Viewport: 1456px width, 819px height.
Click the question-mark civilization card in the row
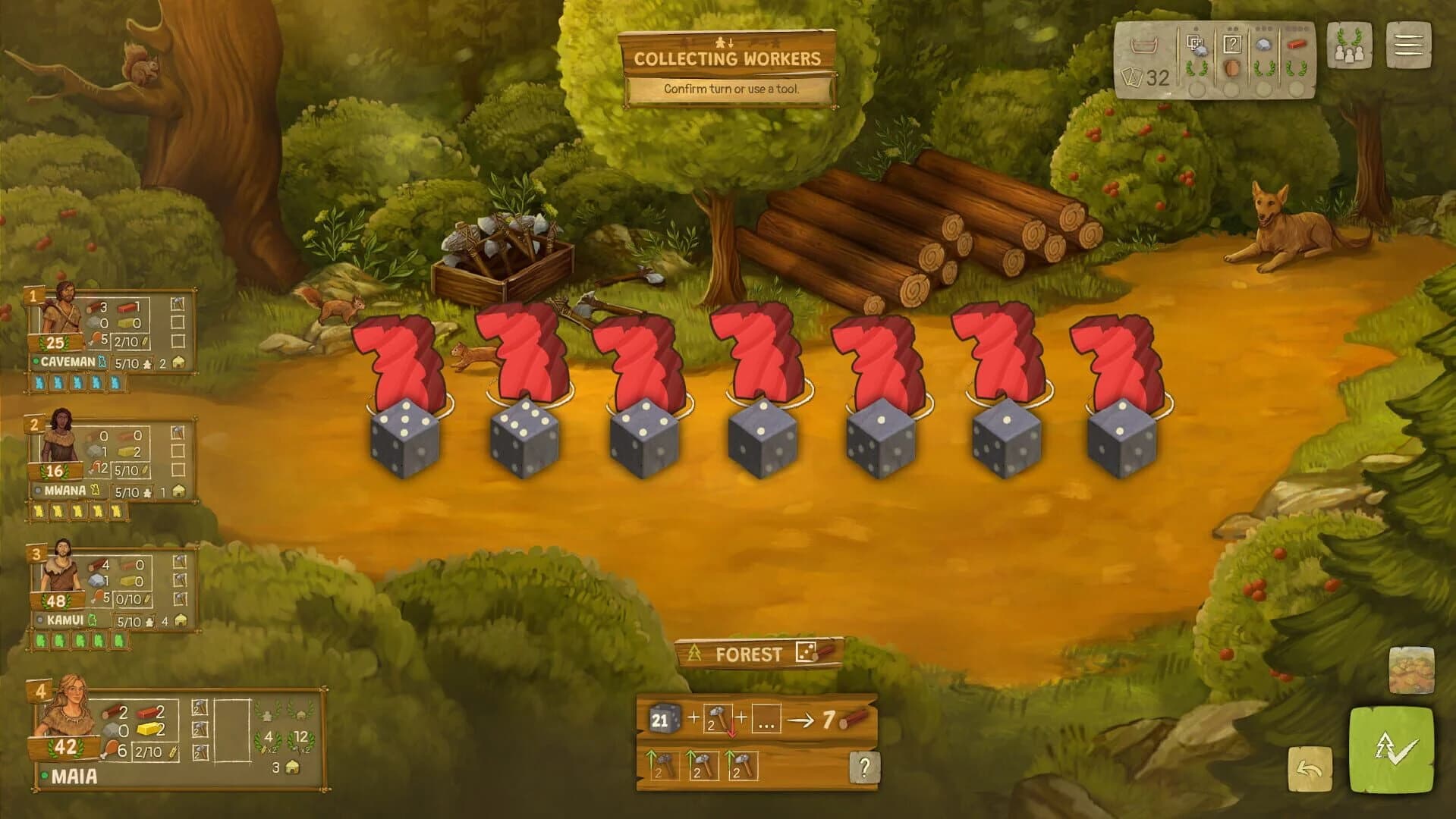coord(1234,44)
